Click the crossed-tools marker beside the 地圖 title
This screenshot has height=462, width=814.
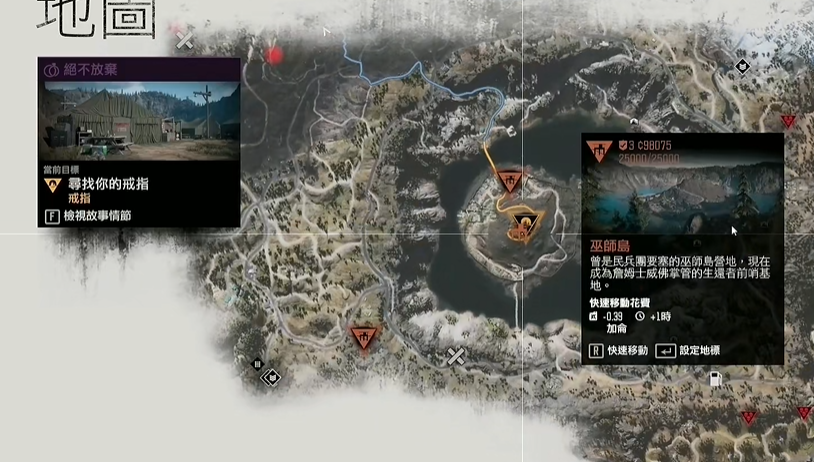[184, 40]
